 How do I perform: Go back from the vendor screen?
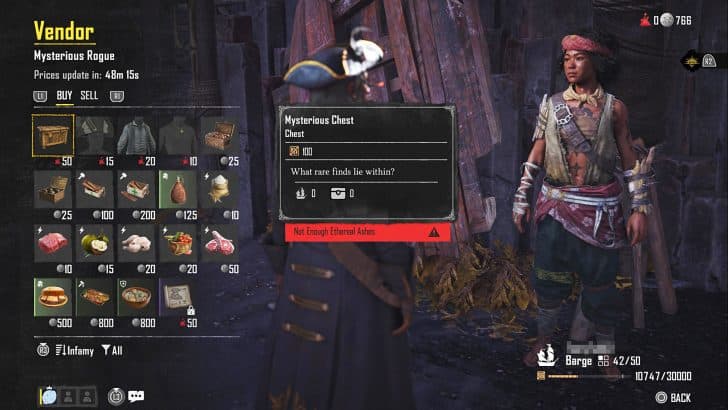[672, 397]
